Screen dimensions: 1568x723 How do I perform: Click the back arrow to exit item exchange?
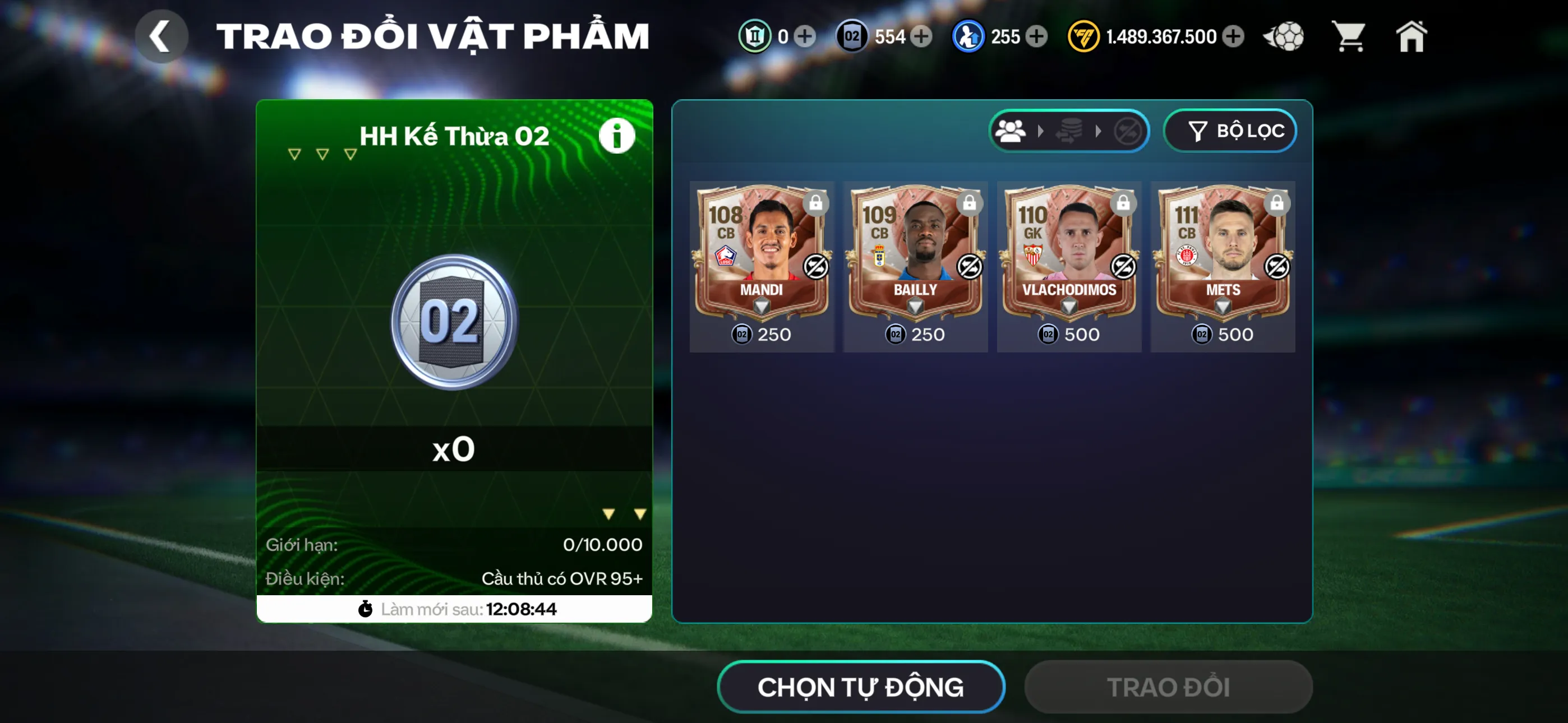(162, 36)
